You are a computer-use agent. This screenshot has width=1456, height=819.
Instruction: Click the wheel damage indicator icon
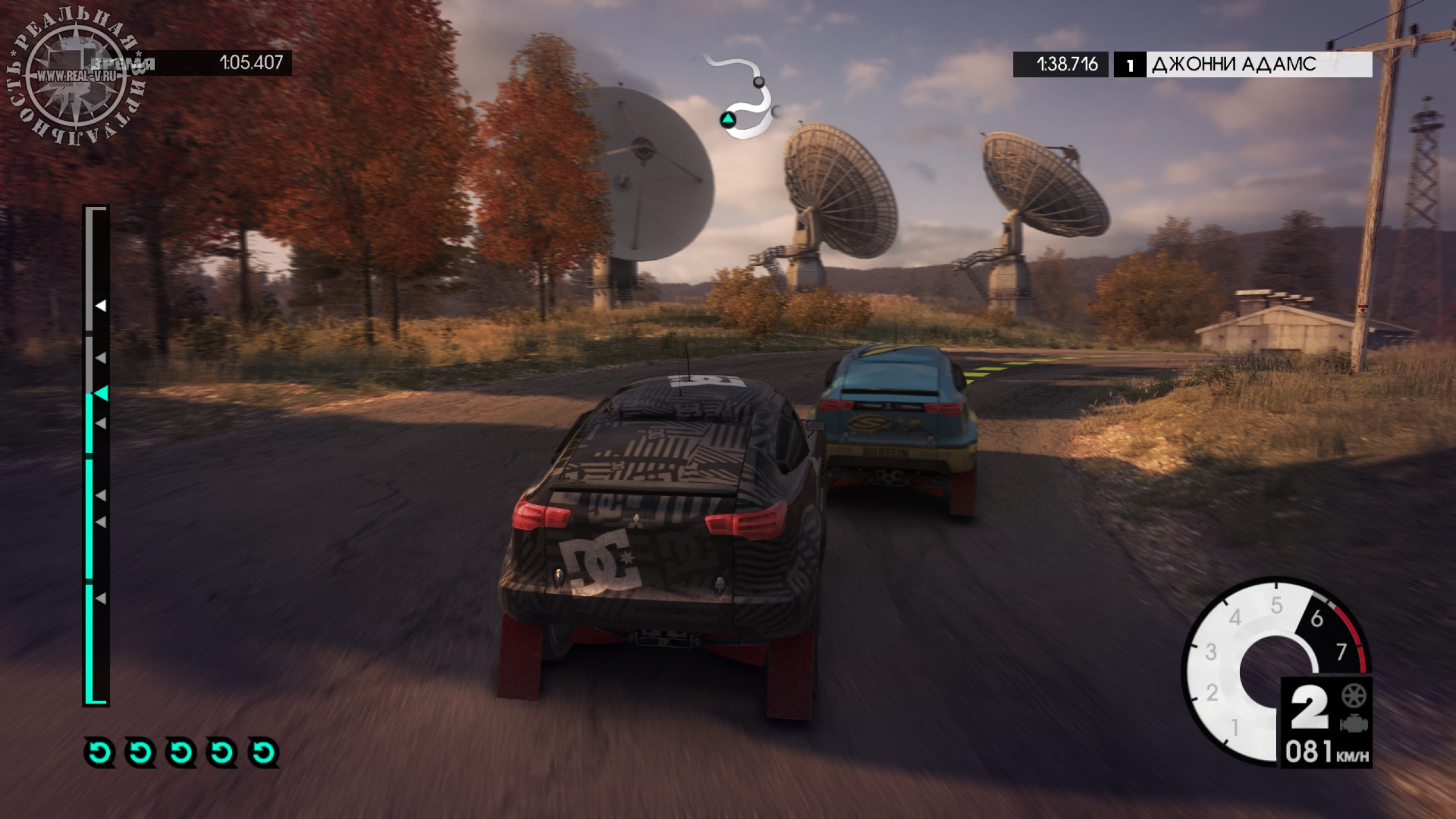[x=1354, y=696]
